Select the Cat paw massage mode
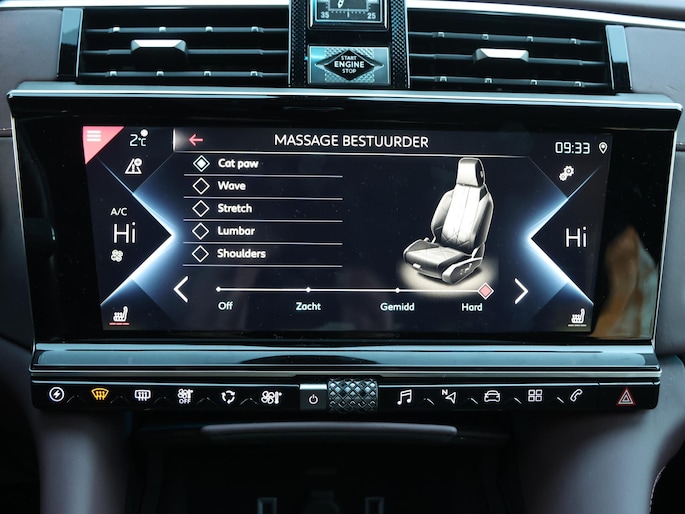This screenshot has width=685, height=514. click(x=237, y=163)
